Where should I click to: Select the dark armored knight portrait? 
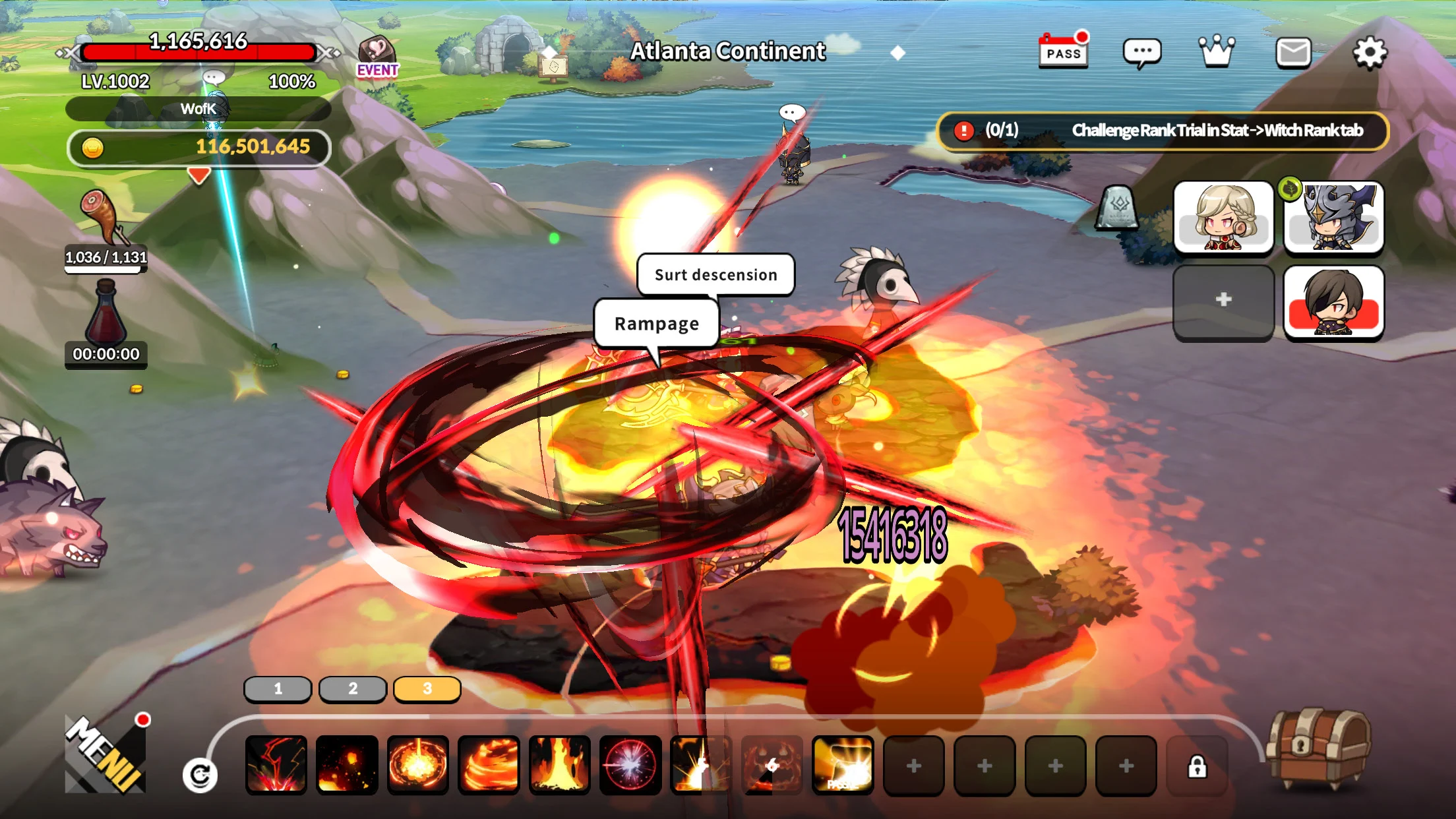tap(1333, 218)
